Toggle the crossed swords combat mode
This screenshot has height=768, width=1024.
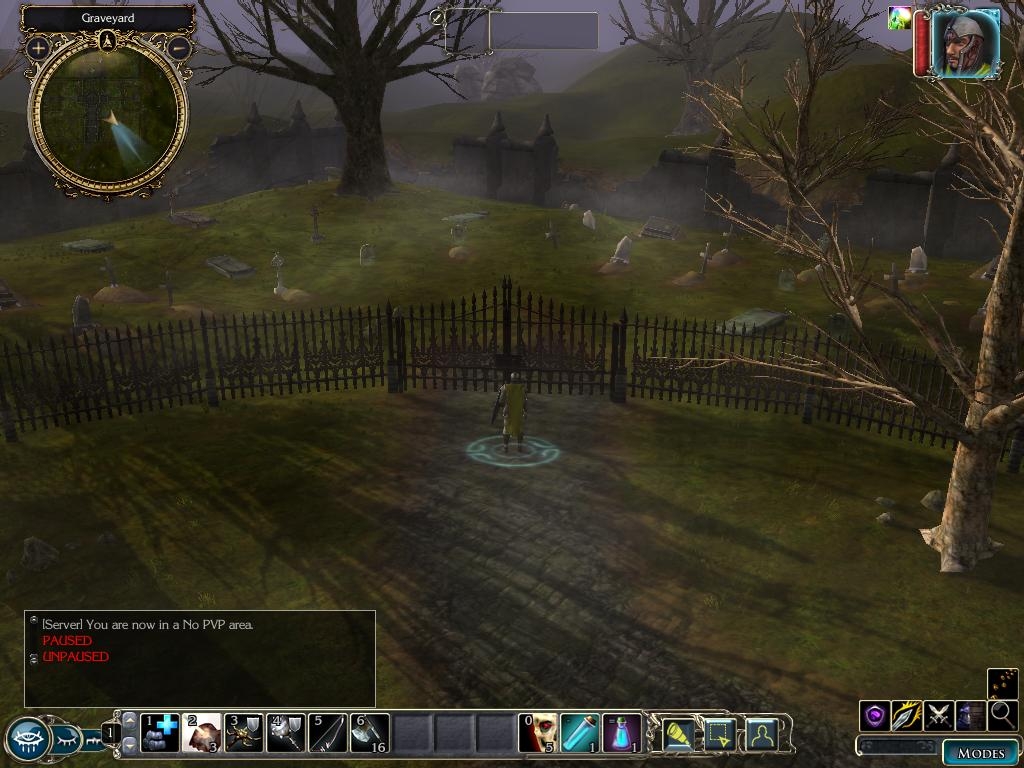(939, 715)
